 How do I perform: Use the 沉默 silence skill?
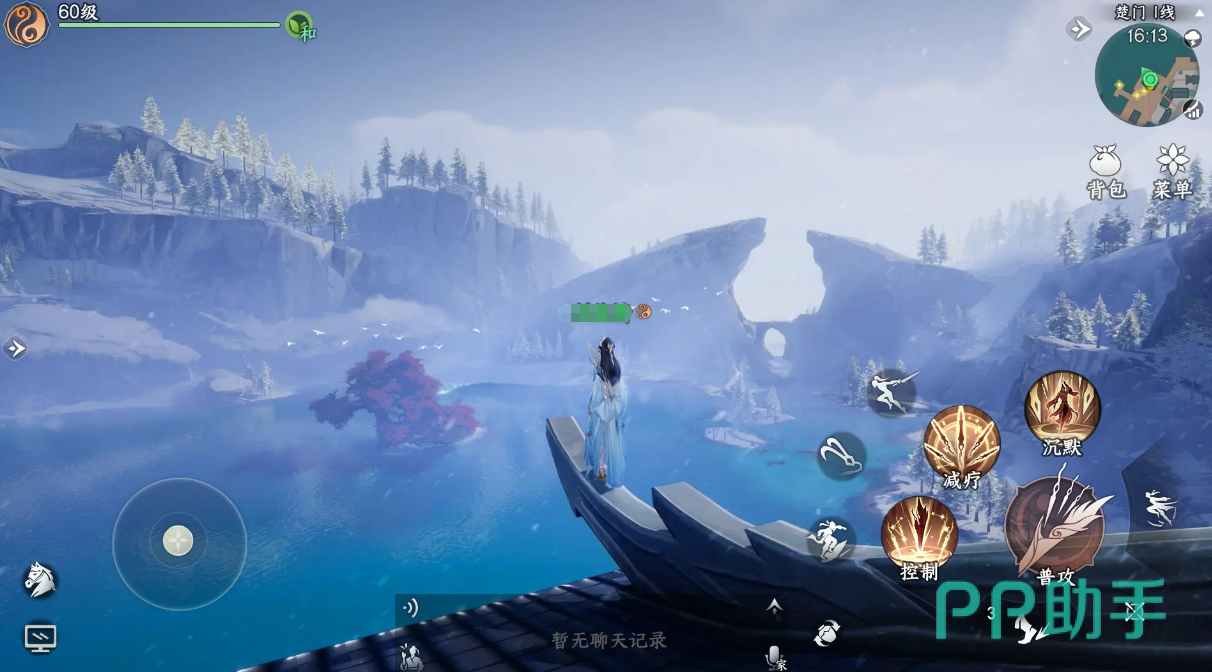1062,410
